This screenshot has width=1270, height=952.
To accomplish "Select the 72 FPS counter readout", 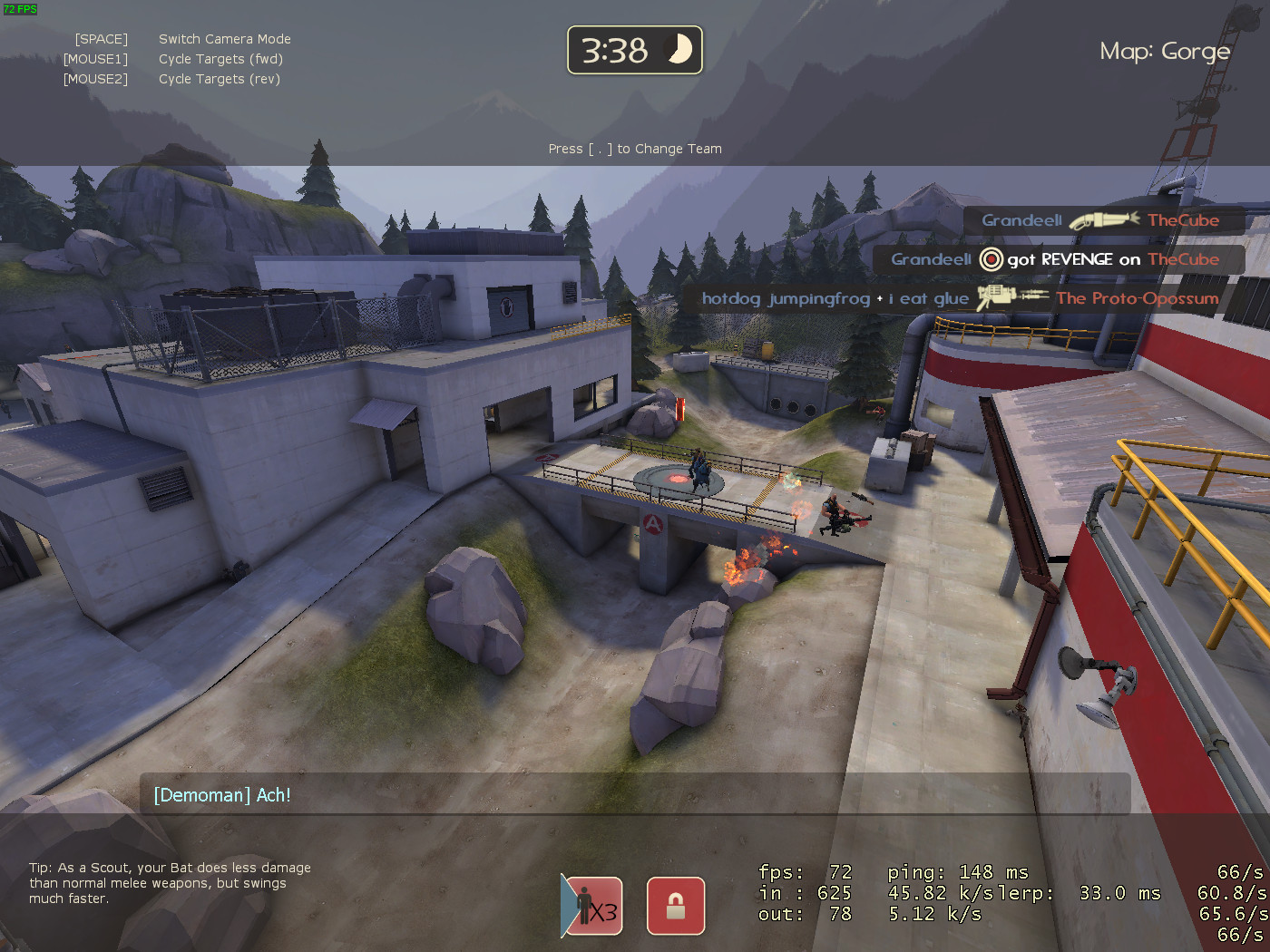I will [x=19, y=7].
